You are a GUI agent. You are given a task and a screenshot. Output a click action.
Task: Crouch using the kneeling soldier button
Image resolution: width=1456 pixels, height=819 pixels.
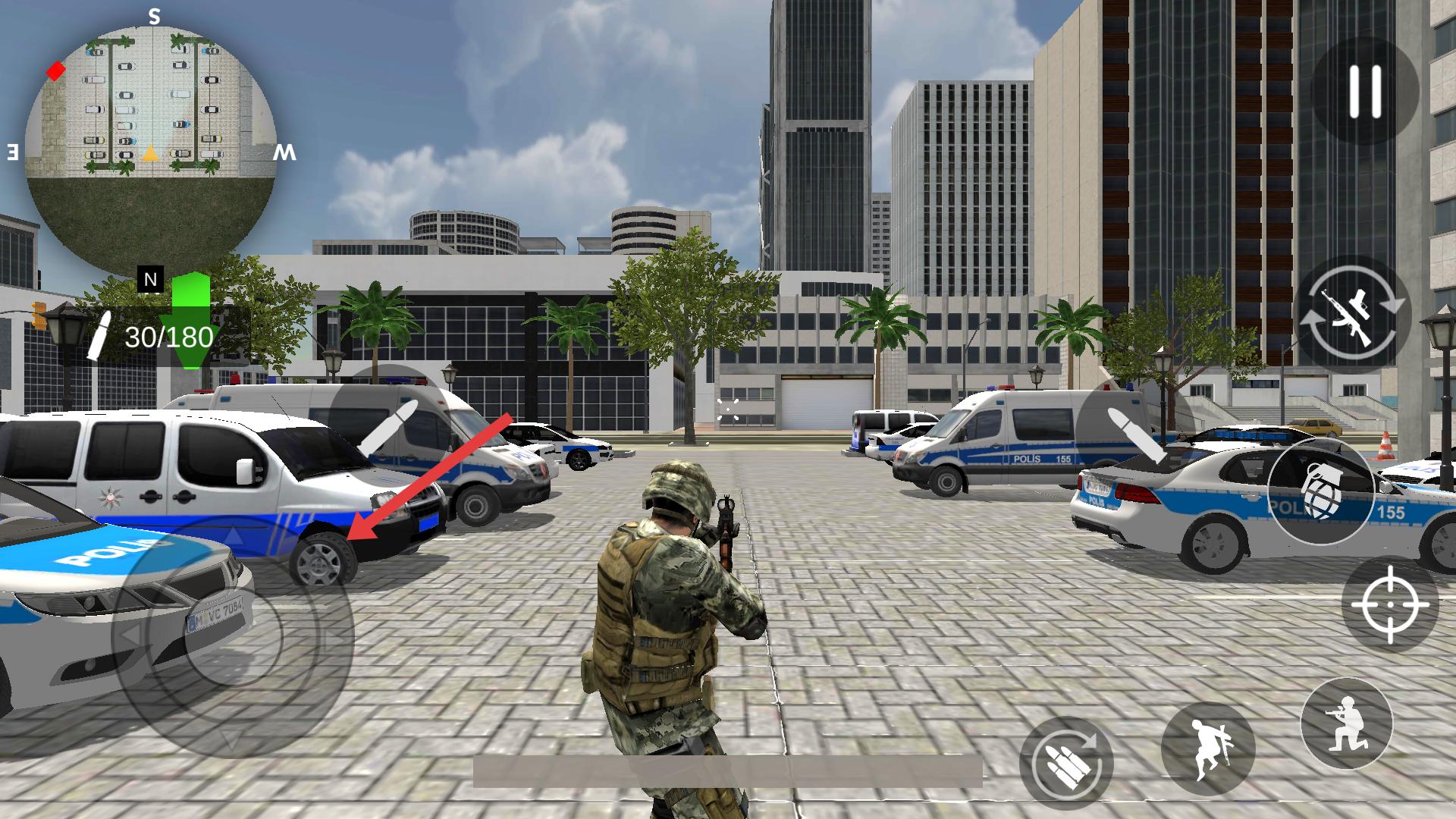click(x=1346, y=723)
